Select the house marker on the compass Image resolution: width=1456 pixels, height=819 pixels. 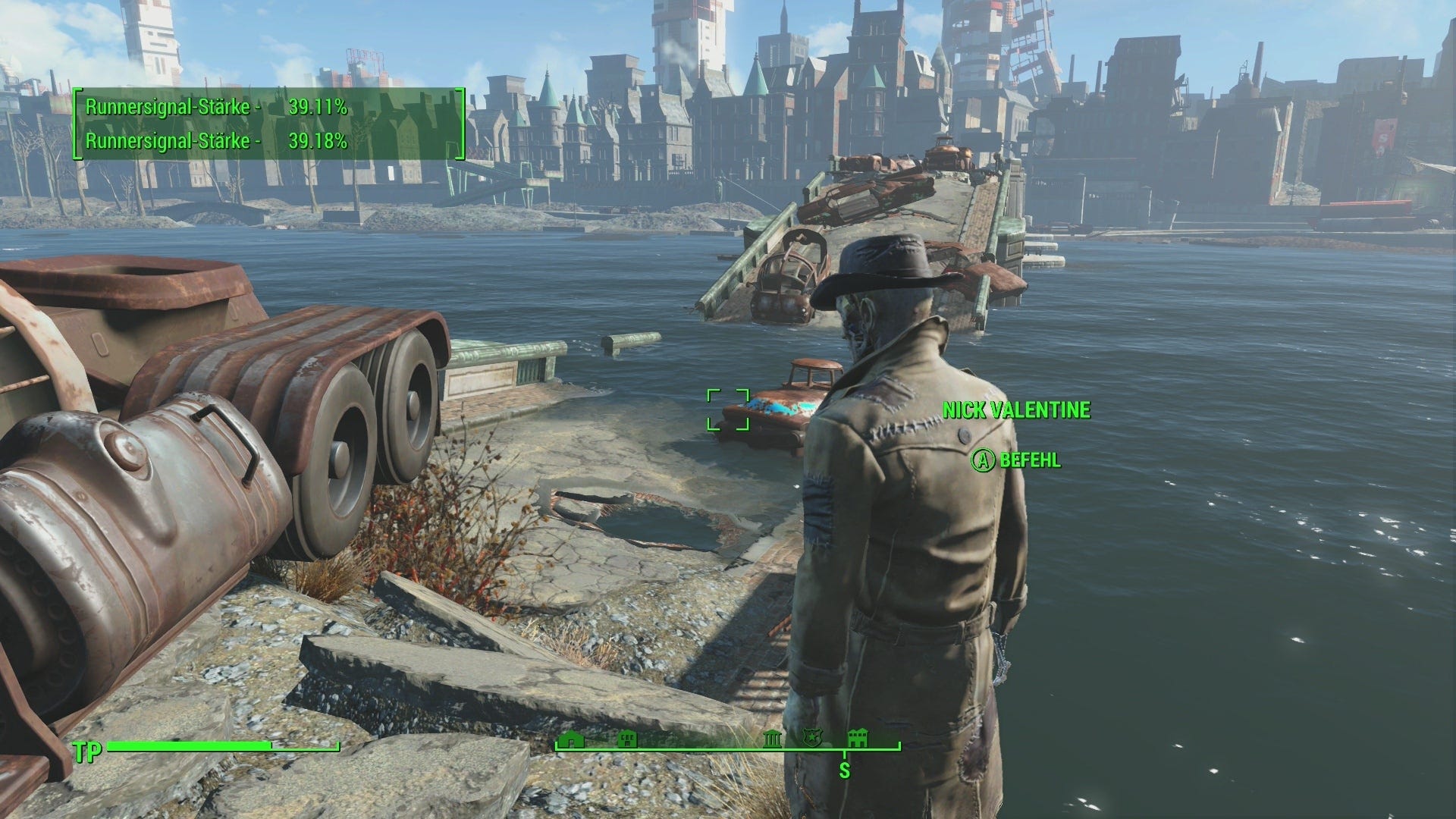point(571,738)
